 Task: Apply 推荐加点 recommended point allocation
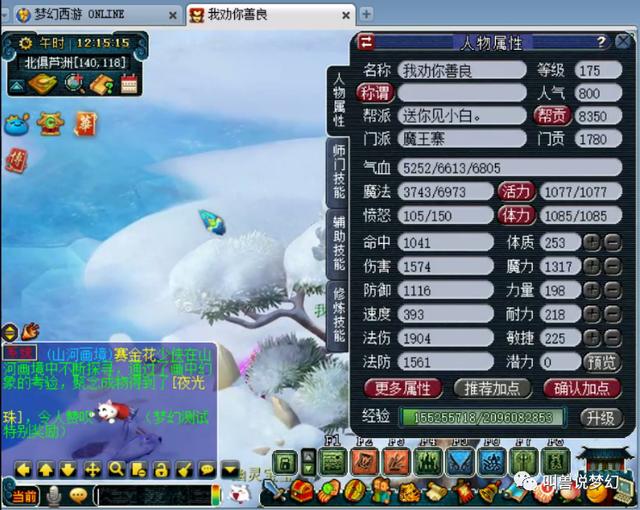tap(492, 388)
